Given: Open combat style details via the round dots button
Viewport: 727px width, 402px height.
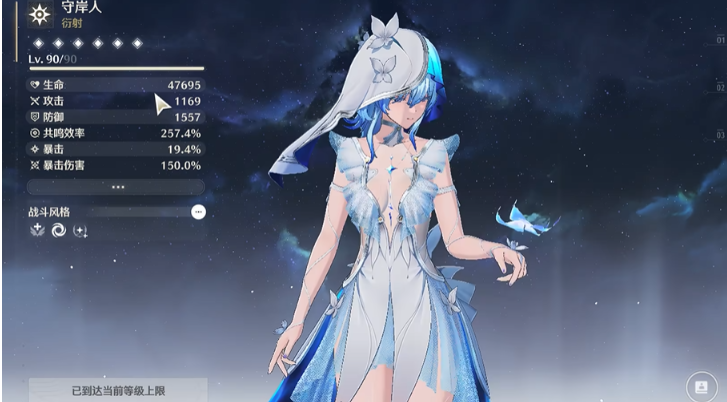Looking at the screenshot, I should point(198,212).
